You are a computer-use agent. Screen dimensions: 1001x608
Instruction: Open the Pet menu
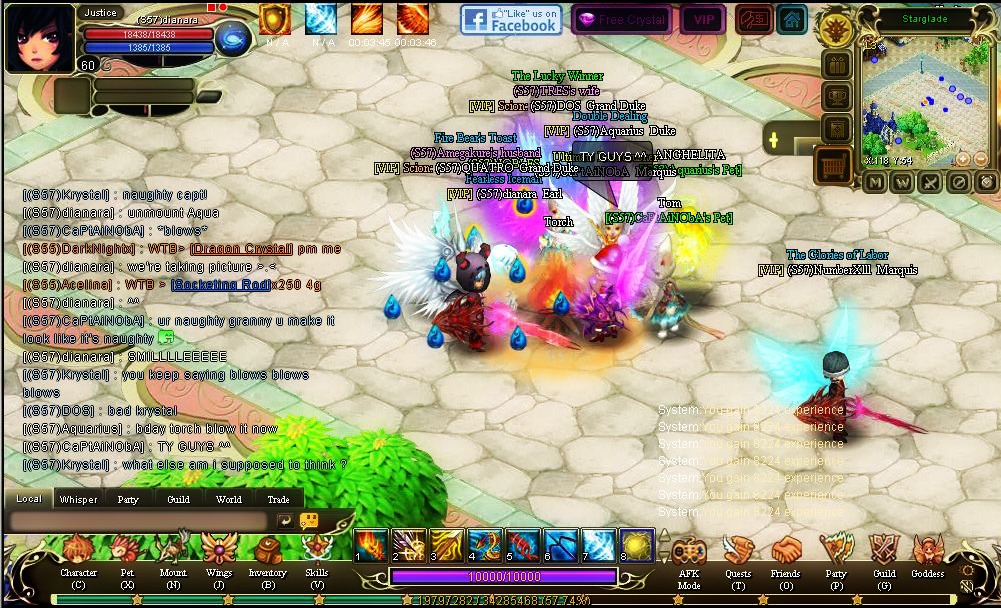126,553
